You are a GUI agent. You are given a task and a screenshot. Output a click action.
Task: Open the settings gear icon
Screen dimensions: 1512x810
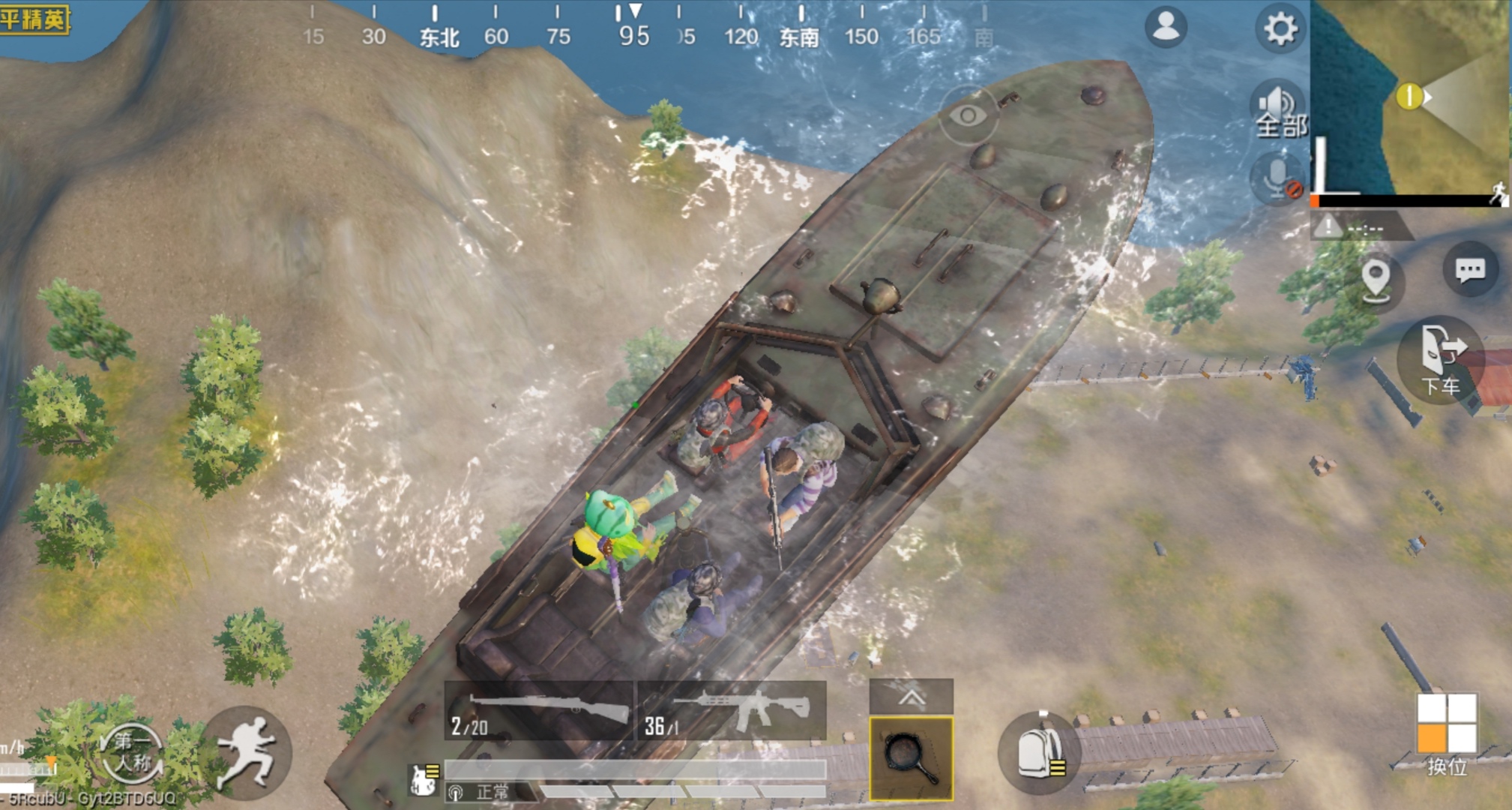(1280, 28)
